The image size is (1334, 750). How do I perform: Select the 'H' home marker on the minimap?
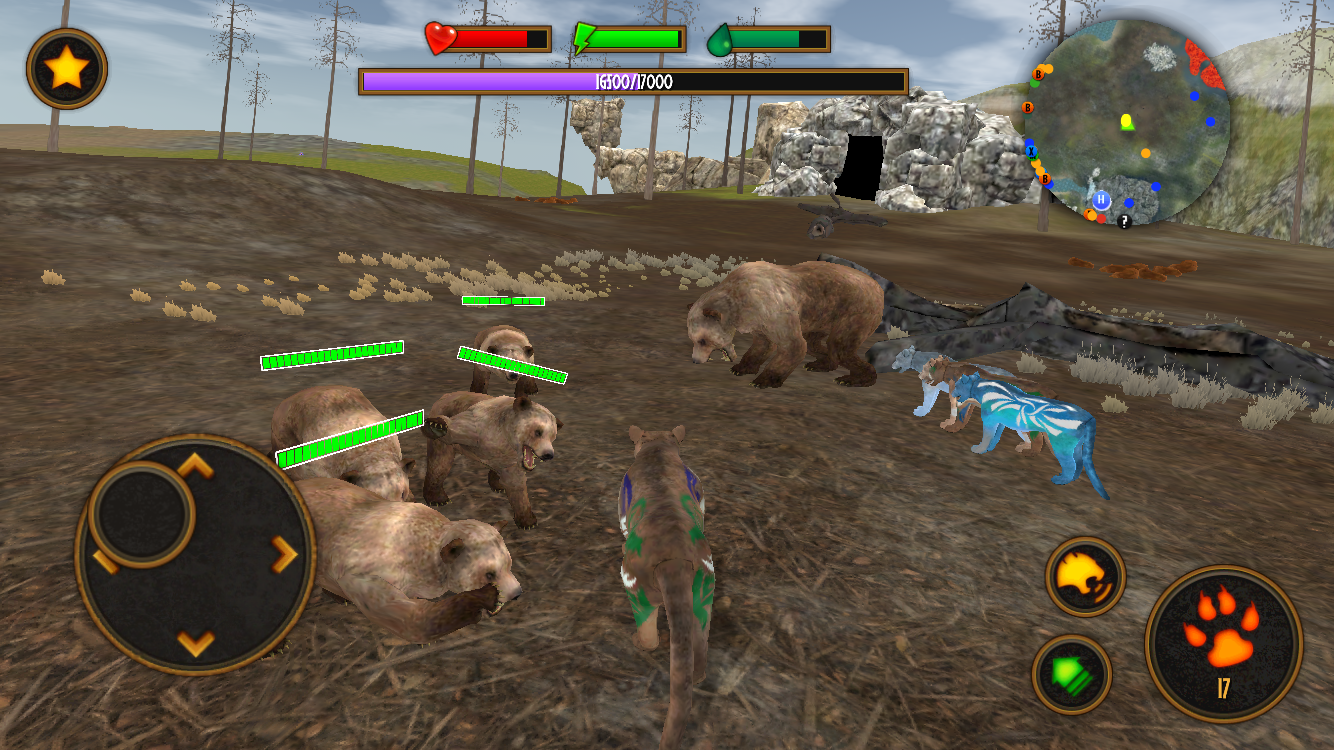[x=1102, y=199]
